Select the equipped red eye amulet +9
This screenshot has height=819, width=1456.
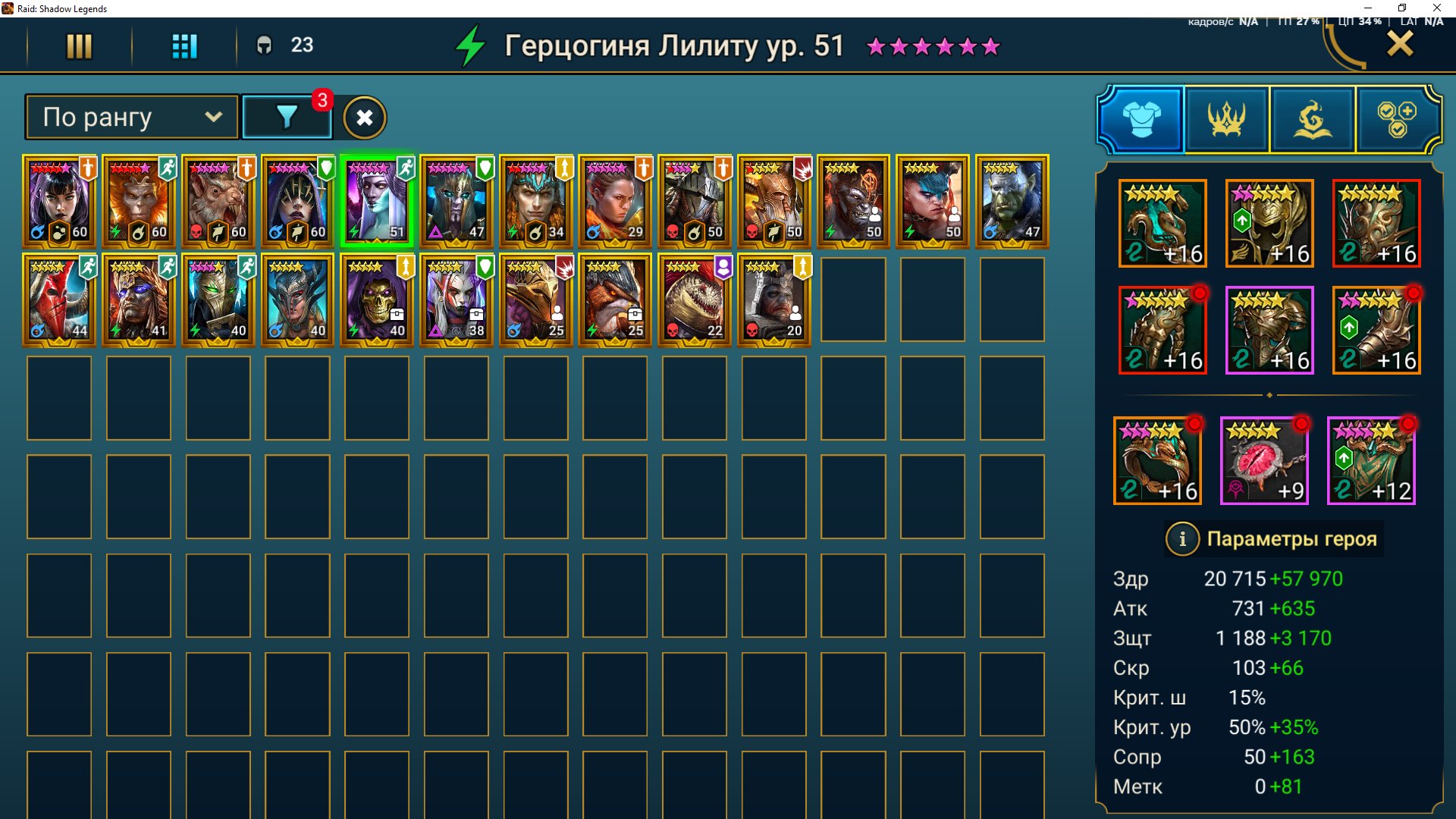1264,461
